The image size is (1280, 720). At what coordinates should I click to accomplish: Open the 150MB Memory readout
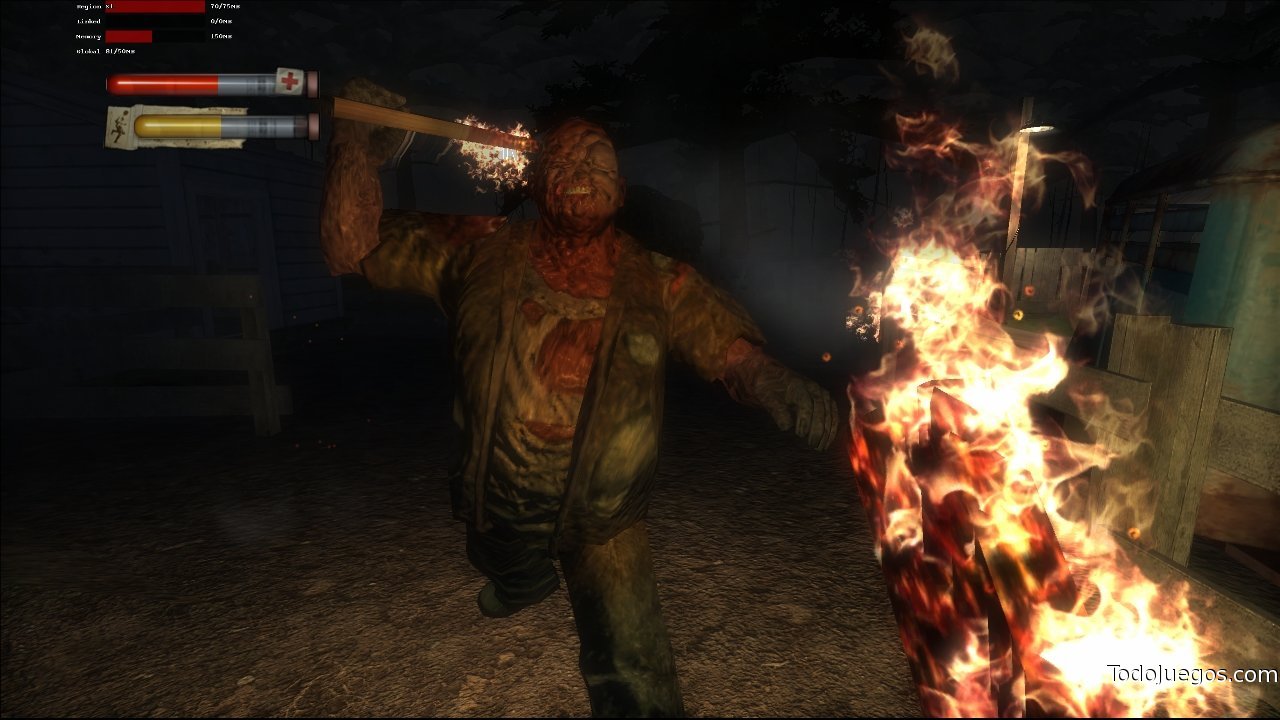coord(220,36)
